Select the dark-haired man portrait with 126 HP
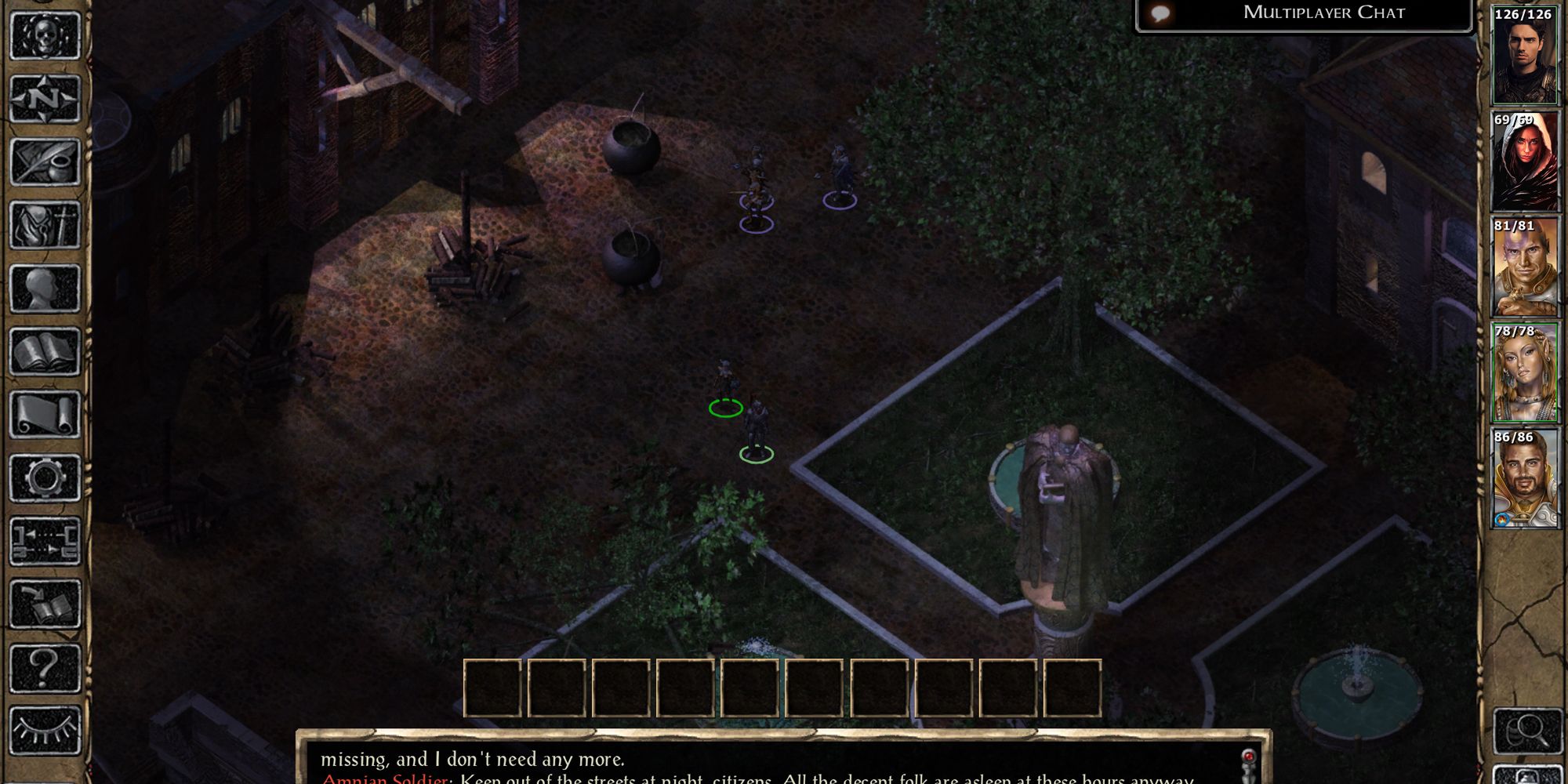Viewport: 1568px width, 784px height. 1524,56
